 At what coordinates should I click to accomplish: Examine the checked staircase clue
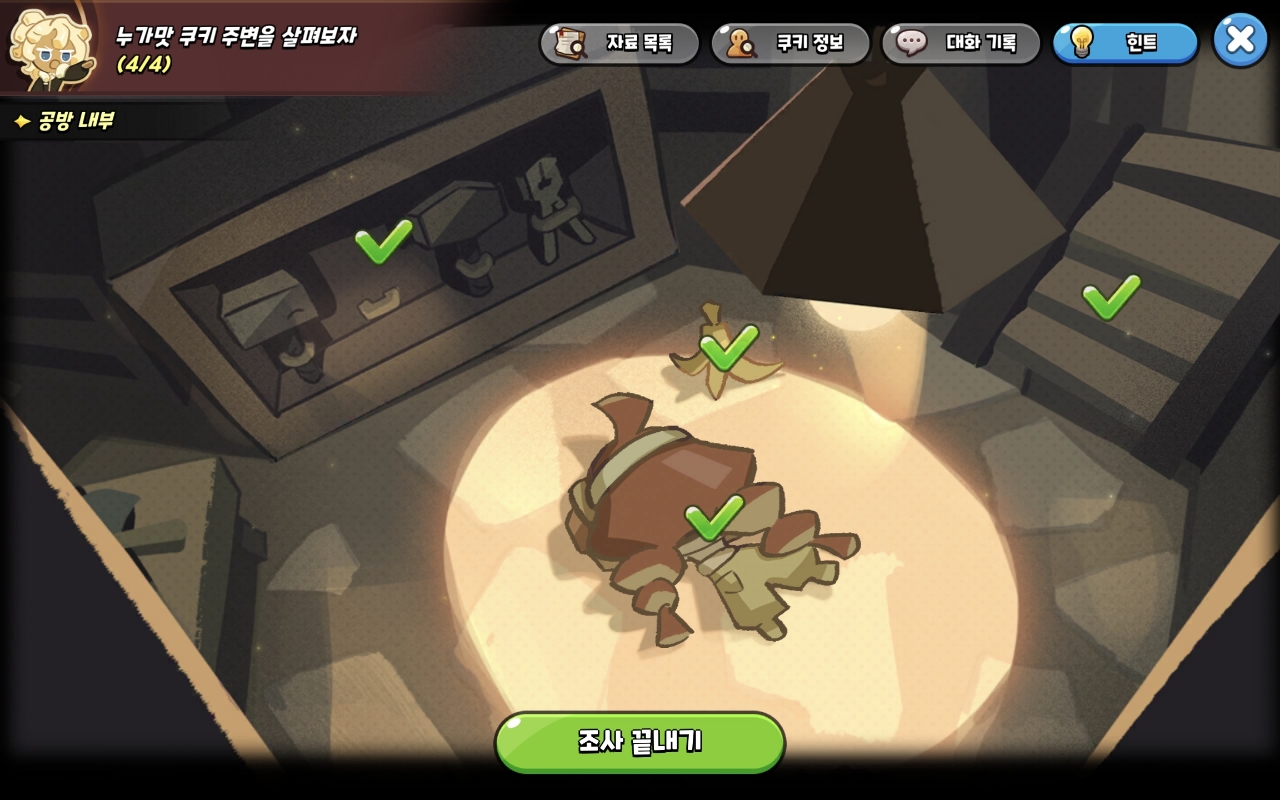tap(1110, 296)
